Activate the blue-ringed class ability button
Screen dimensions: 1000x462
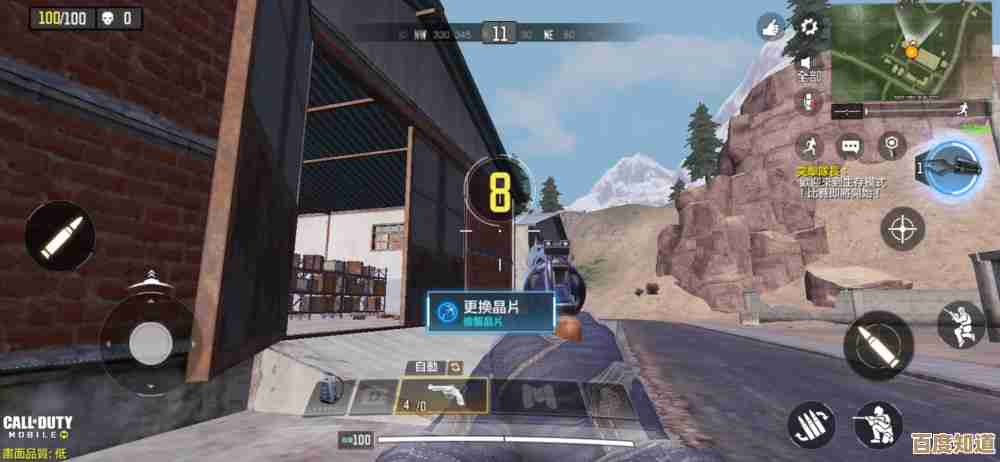tap(952, 165)
